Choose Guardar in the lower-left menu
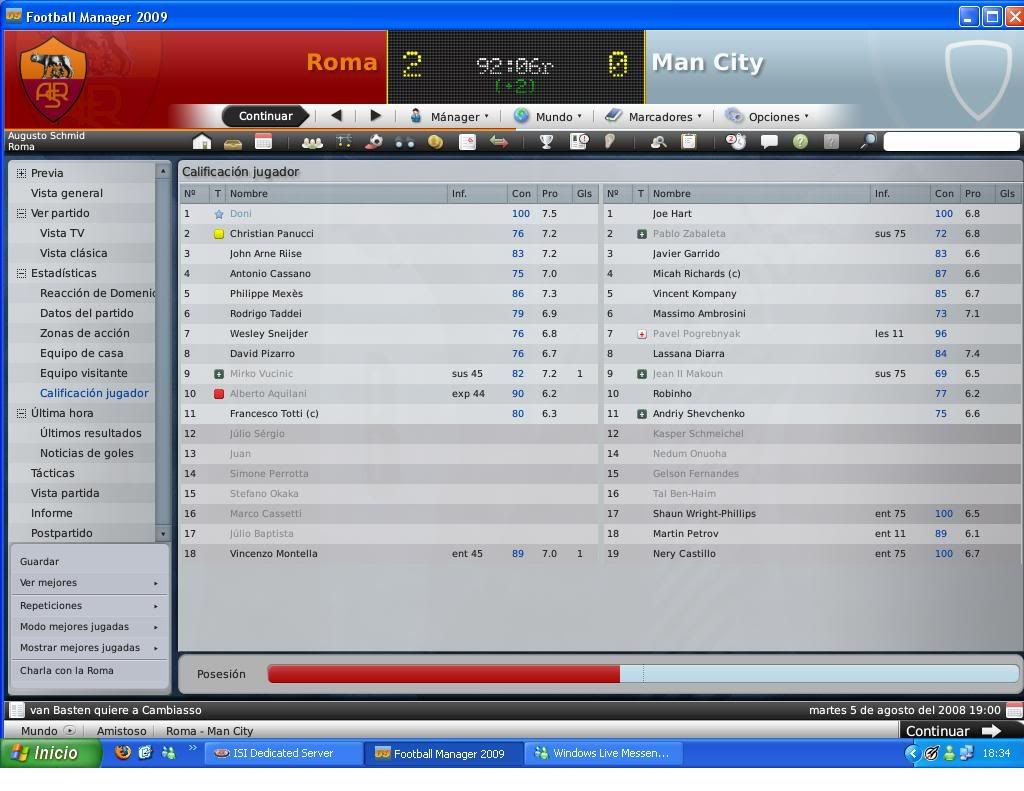 click(39, 562)
